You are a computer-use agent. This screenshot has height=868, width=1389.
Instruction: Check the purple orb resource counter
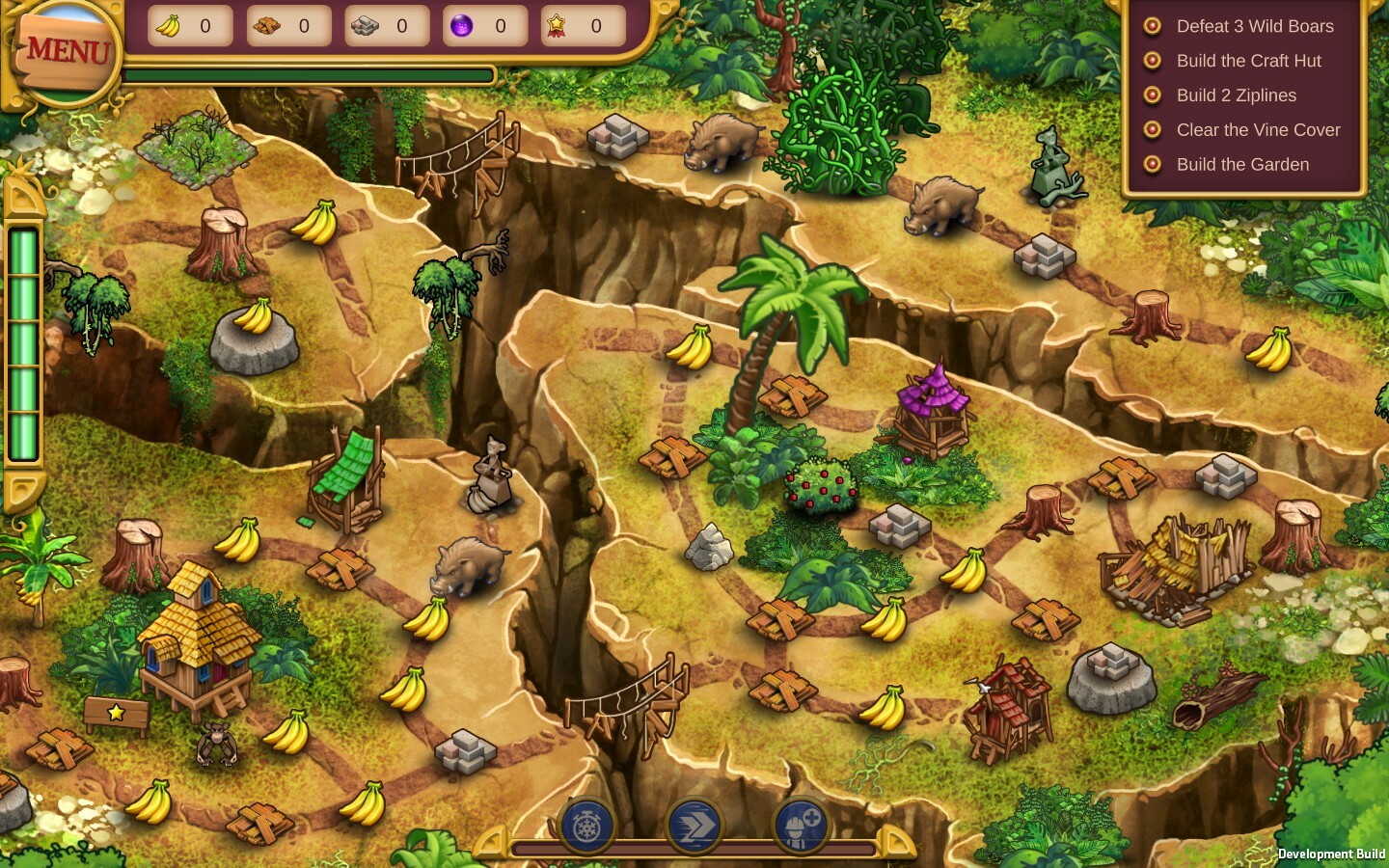tap(485, 26)
